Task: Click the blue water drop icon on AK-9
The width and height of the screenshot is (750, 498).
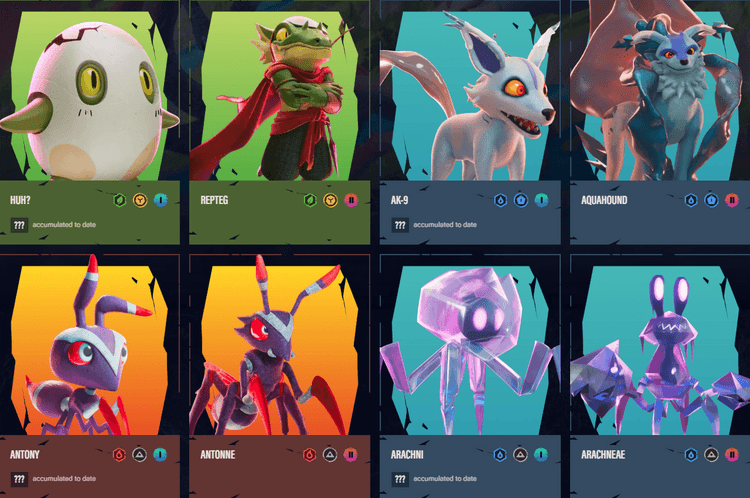Action: 499,199
